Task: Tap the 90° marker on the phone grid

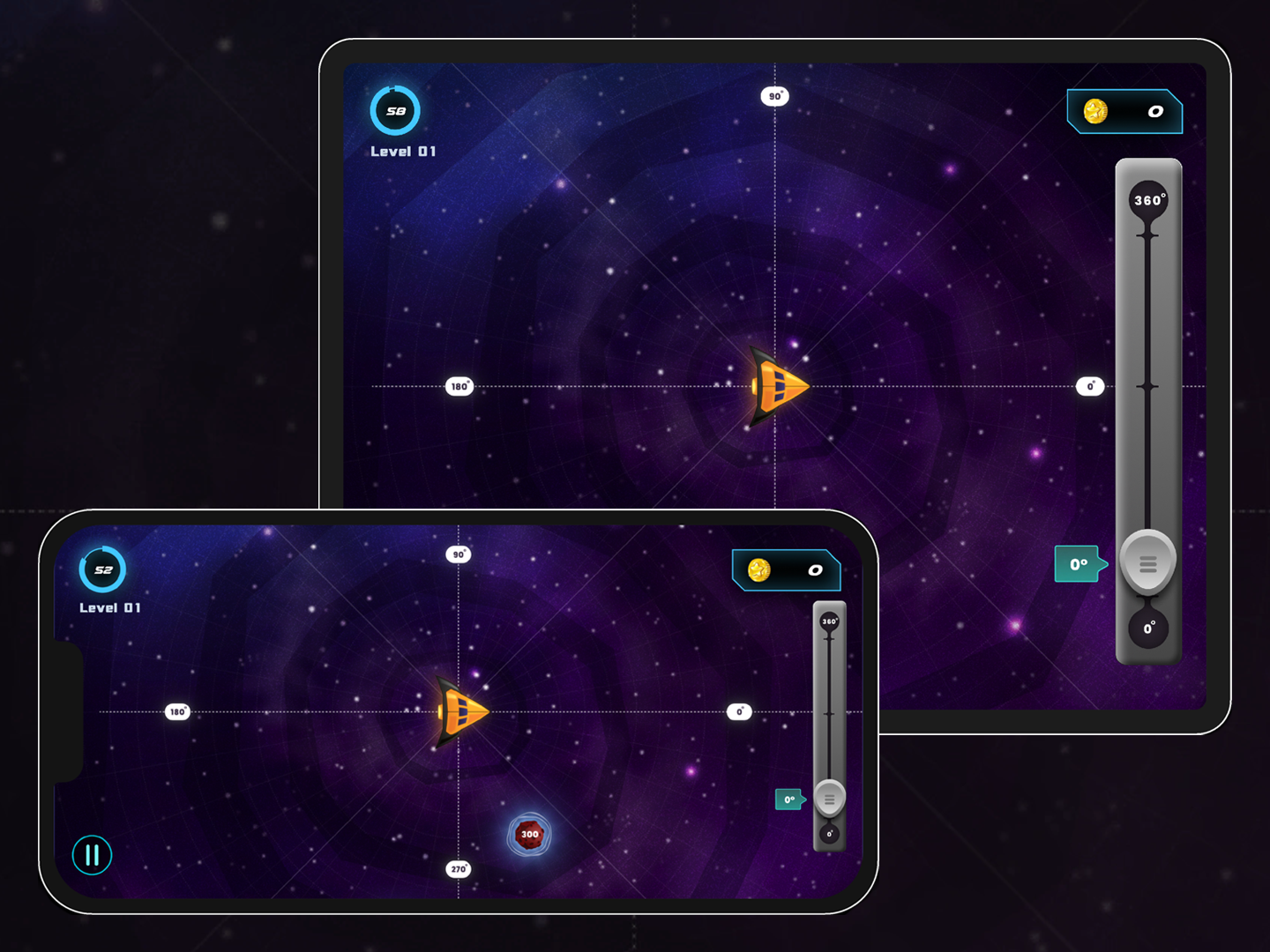Action: pos(458,554)
